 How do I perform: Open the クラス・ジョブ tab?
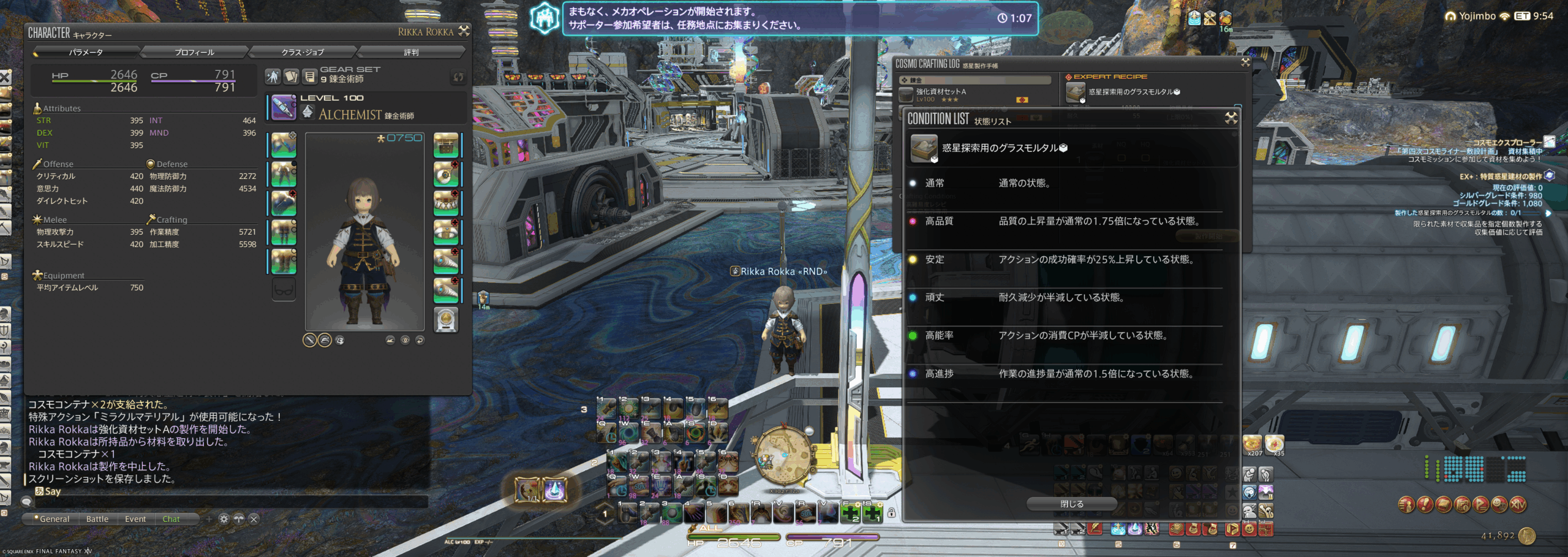[x=303, y=52]
